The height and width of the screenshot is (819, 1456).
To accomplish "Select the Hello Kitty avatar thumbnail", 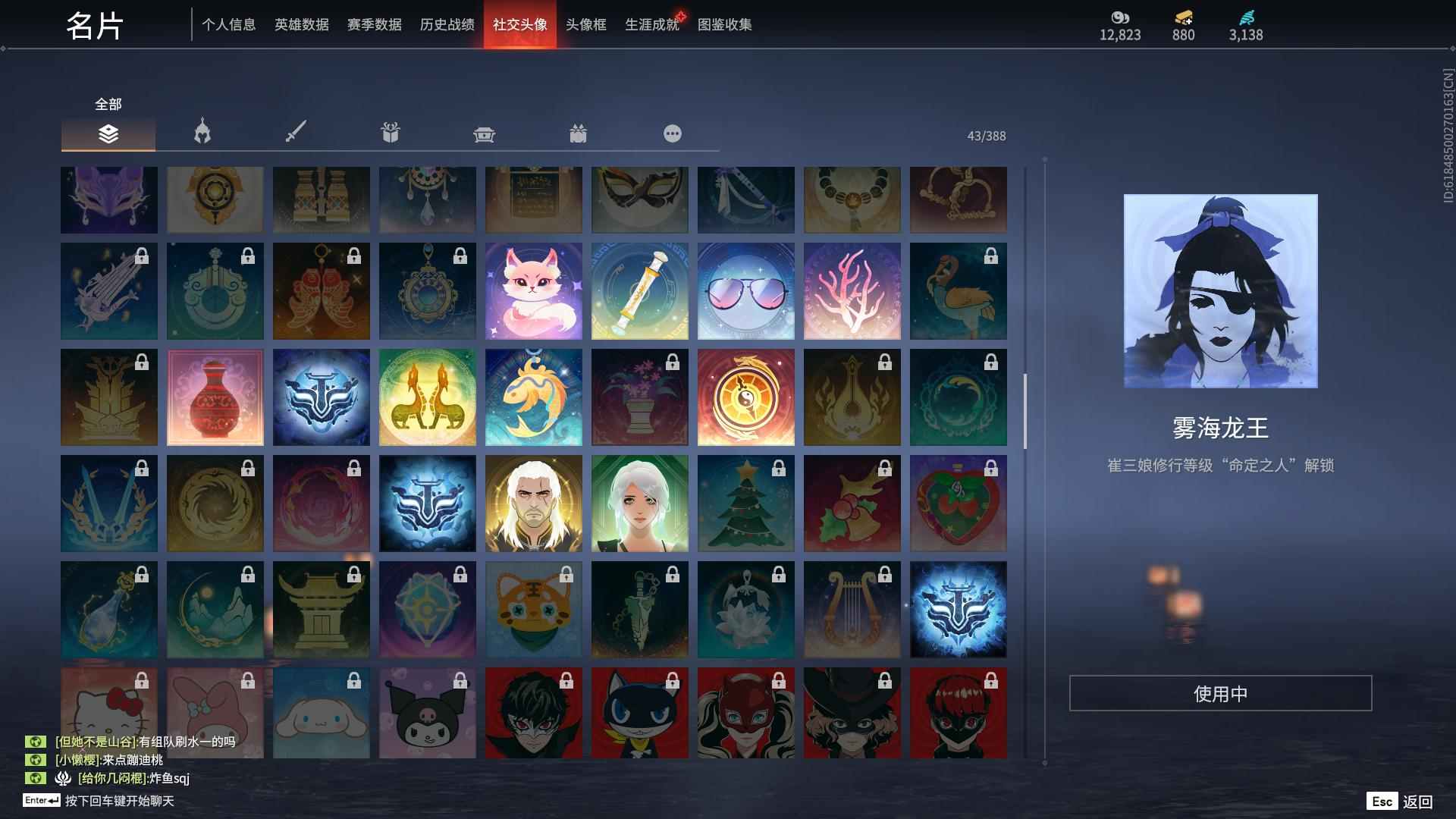I will click(108, 713).
